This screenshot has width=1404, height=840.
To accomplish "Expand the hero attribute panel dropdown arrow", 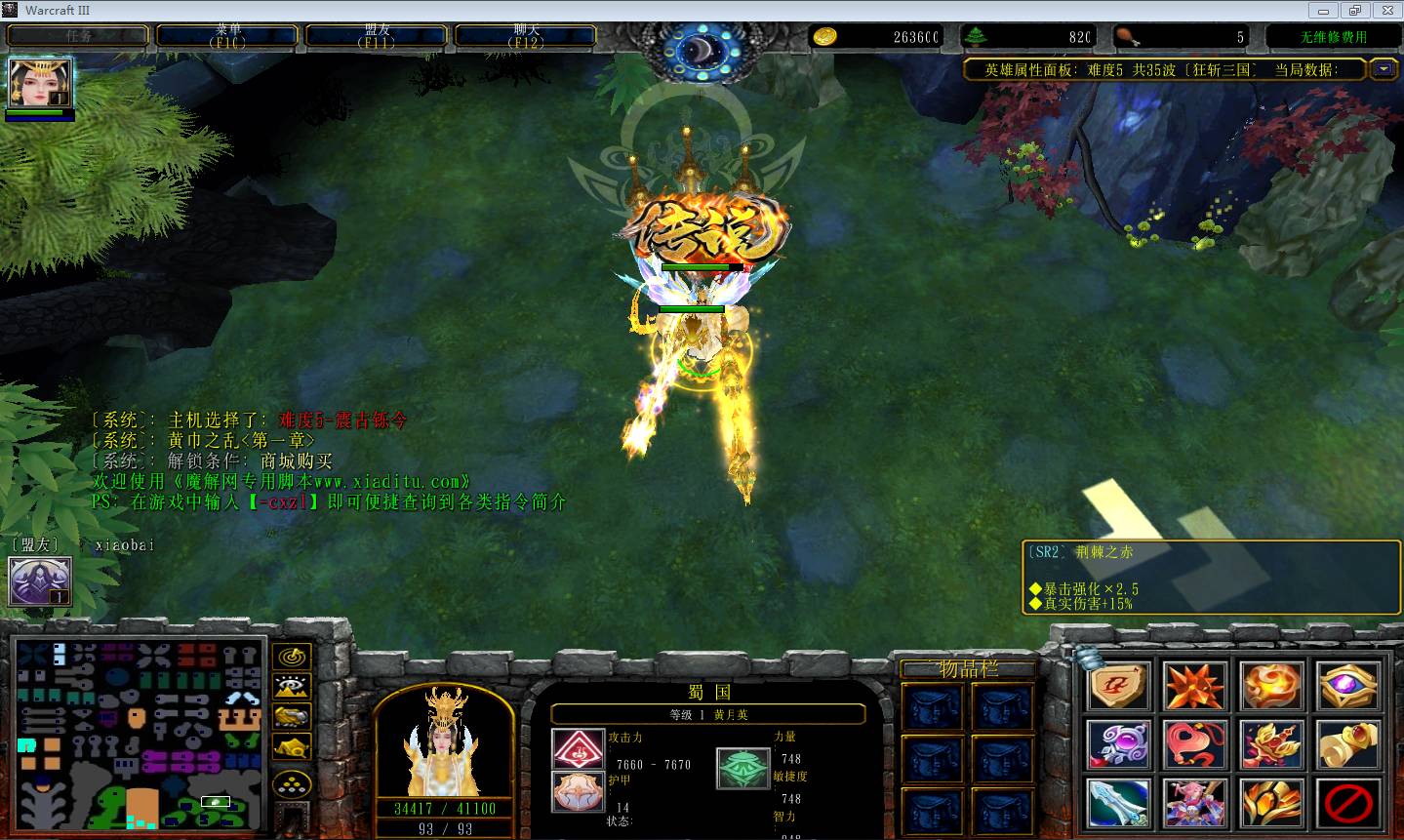I will tap(1384, 68).
